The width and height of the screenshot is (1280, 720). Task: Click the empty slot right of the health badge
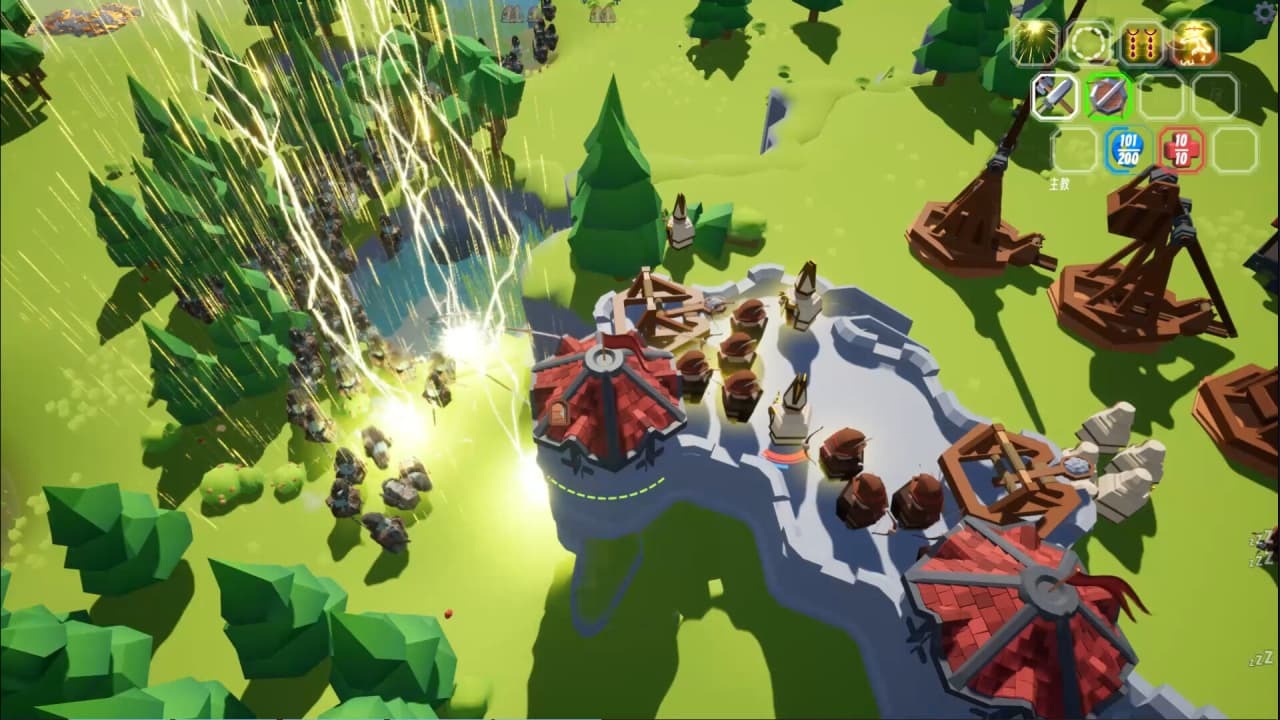coord(1235,150)
